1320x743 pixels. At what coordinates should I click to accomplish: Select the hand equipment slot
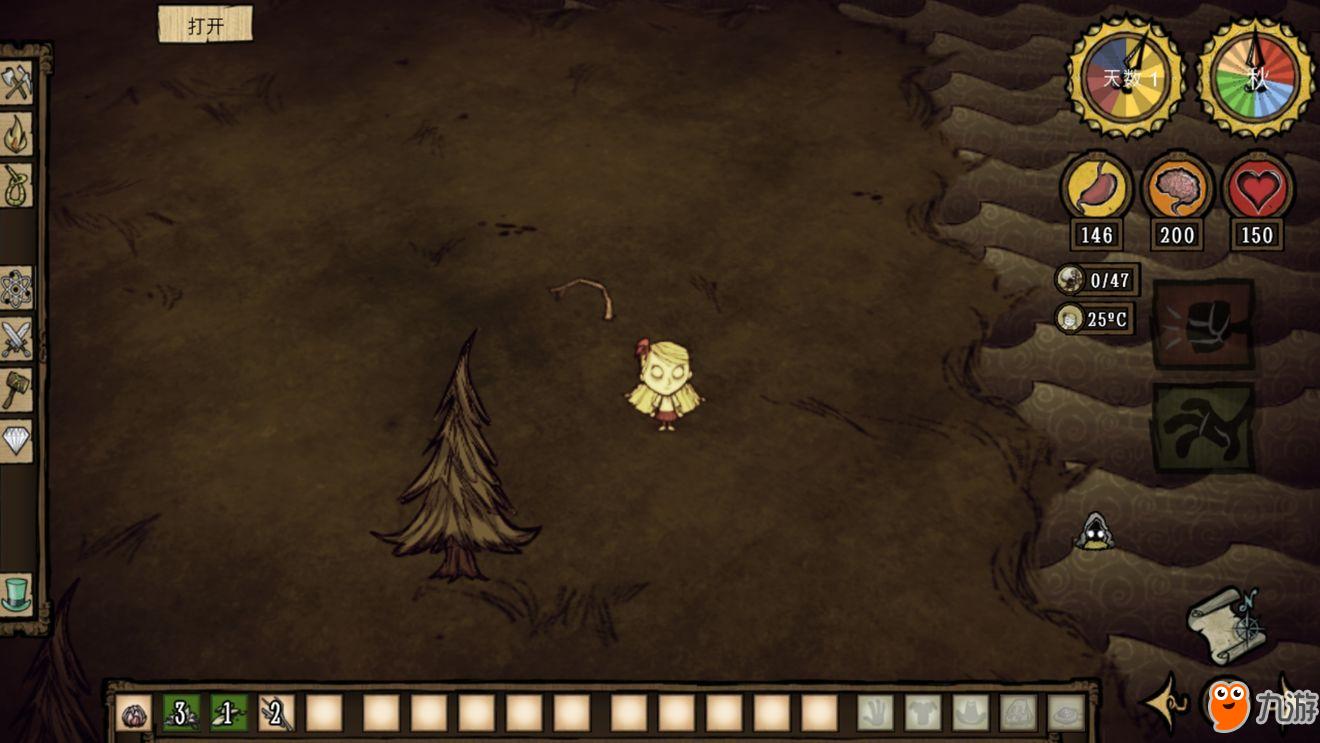pyautogui.click(x=875, y=713)
